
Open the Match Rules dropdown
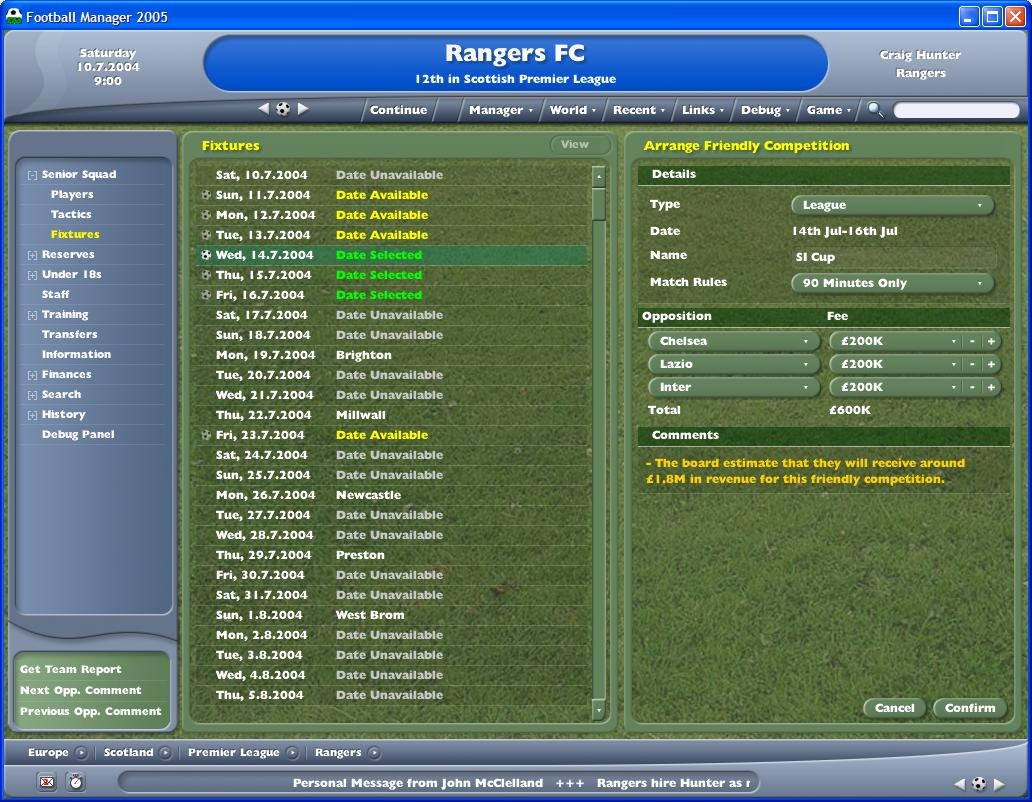[892, 283]
